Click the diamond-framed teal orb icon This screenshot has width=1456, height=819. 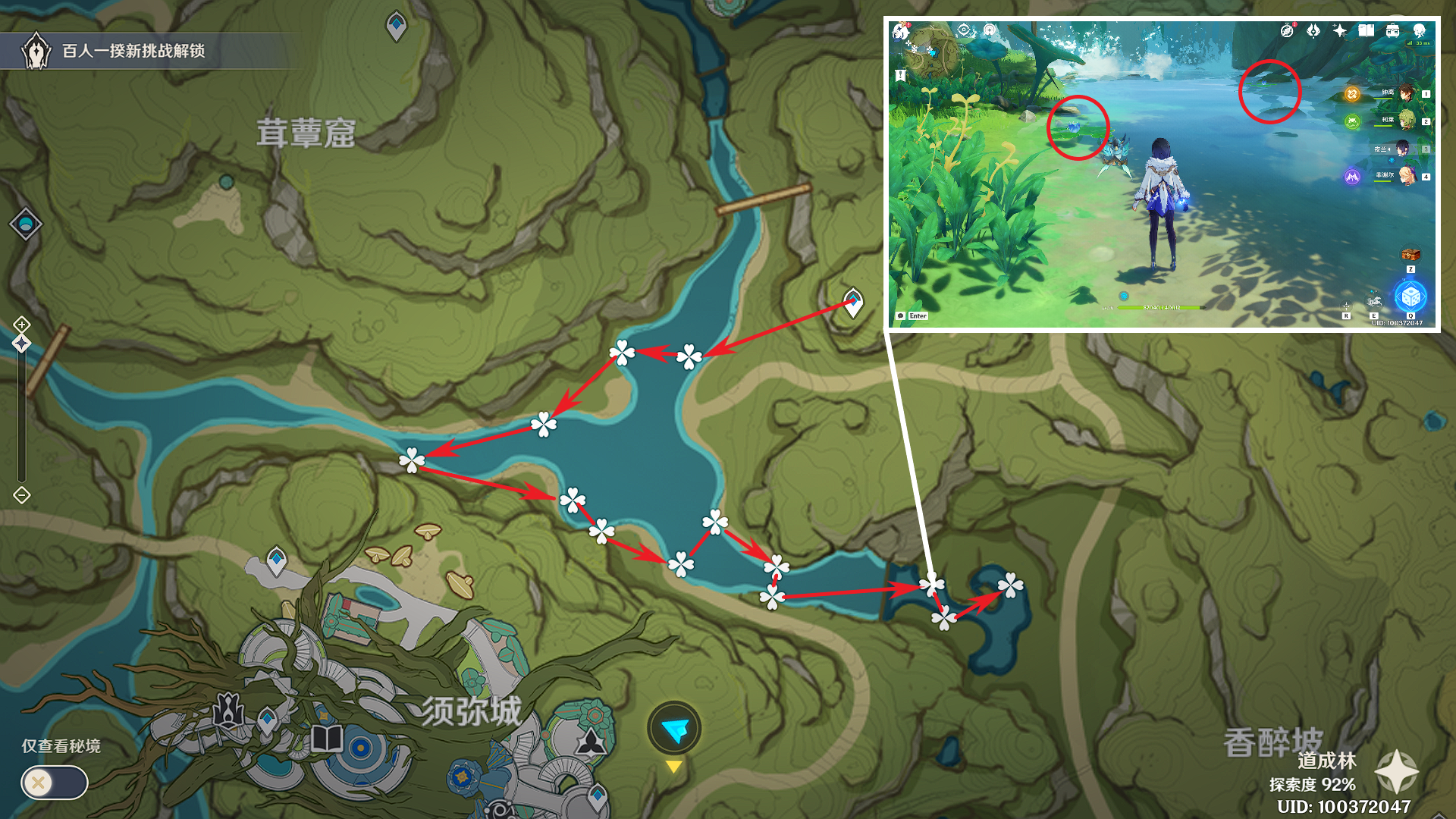pyautogui.click(x=26, y=224)
